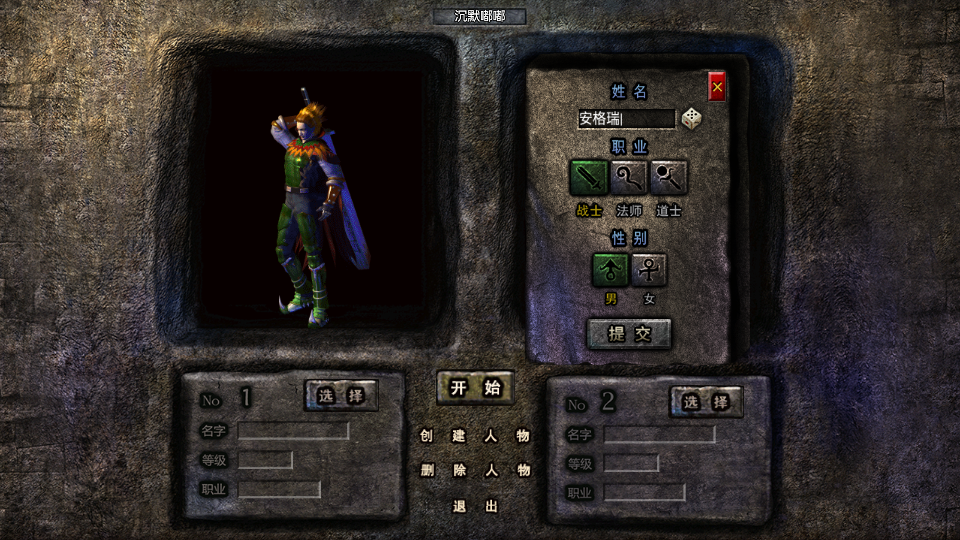Close the character creation panel

(x=717, y=88)
